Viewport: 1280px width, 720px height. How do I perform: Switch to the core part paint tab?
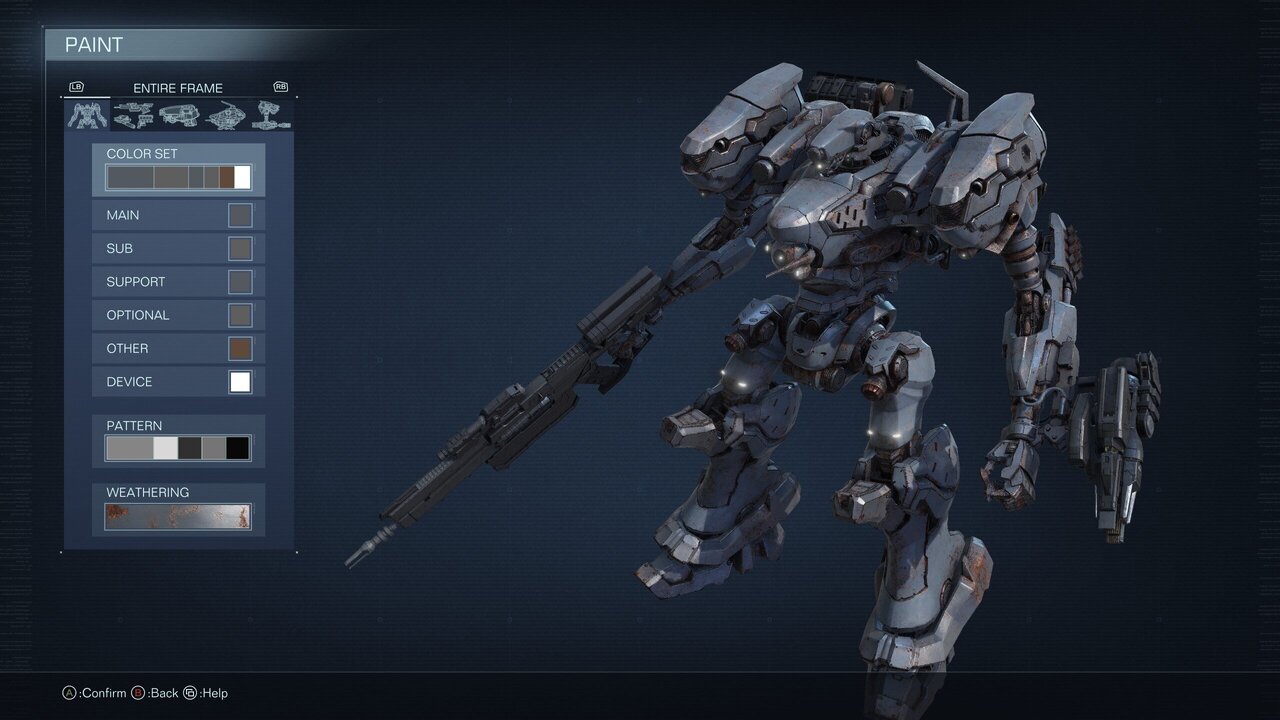[x=226, y=115]
